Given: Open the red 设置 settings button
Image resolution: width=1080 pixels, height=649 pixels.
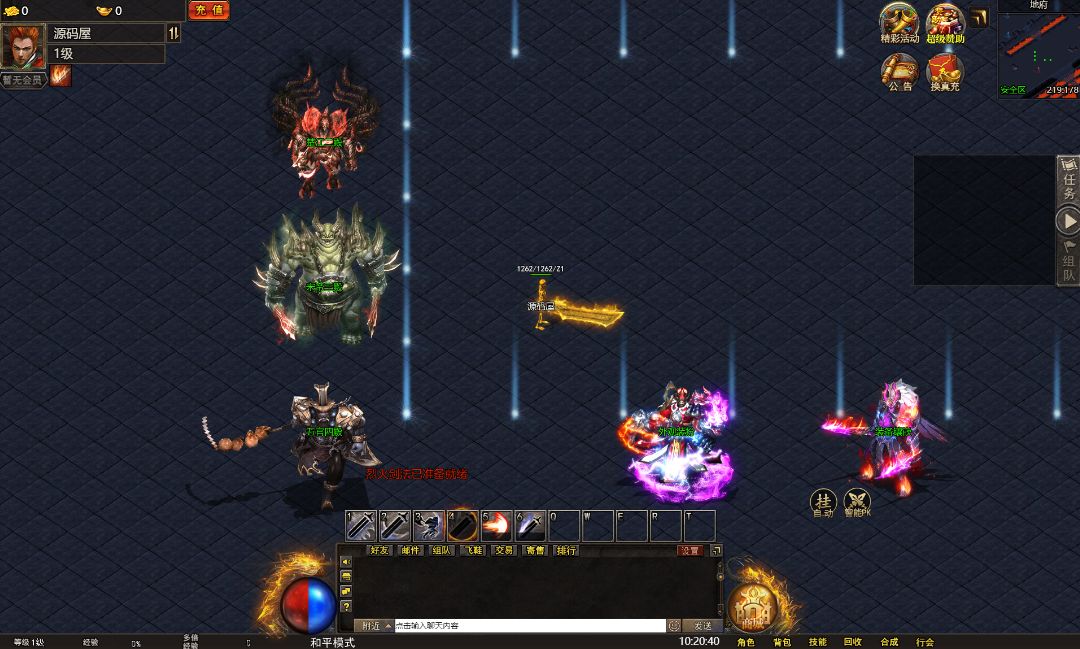Looking at the screenshot, I should point(690,550).
